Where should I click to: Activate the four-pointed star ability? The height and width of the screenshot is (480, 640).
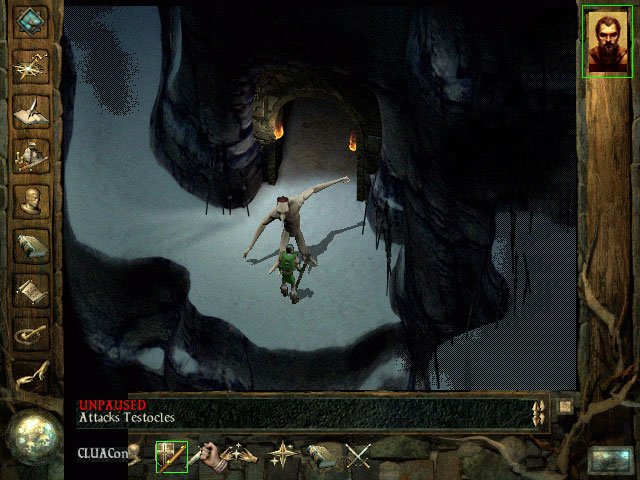[x=283, y=457]
